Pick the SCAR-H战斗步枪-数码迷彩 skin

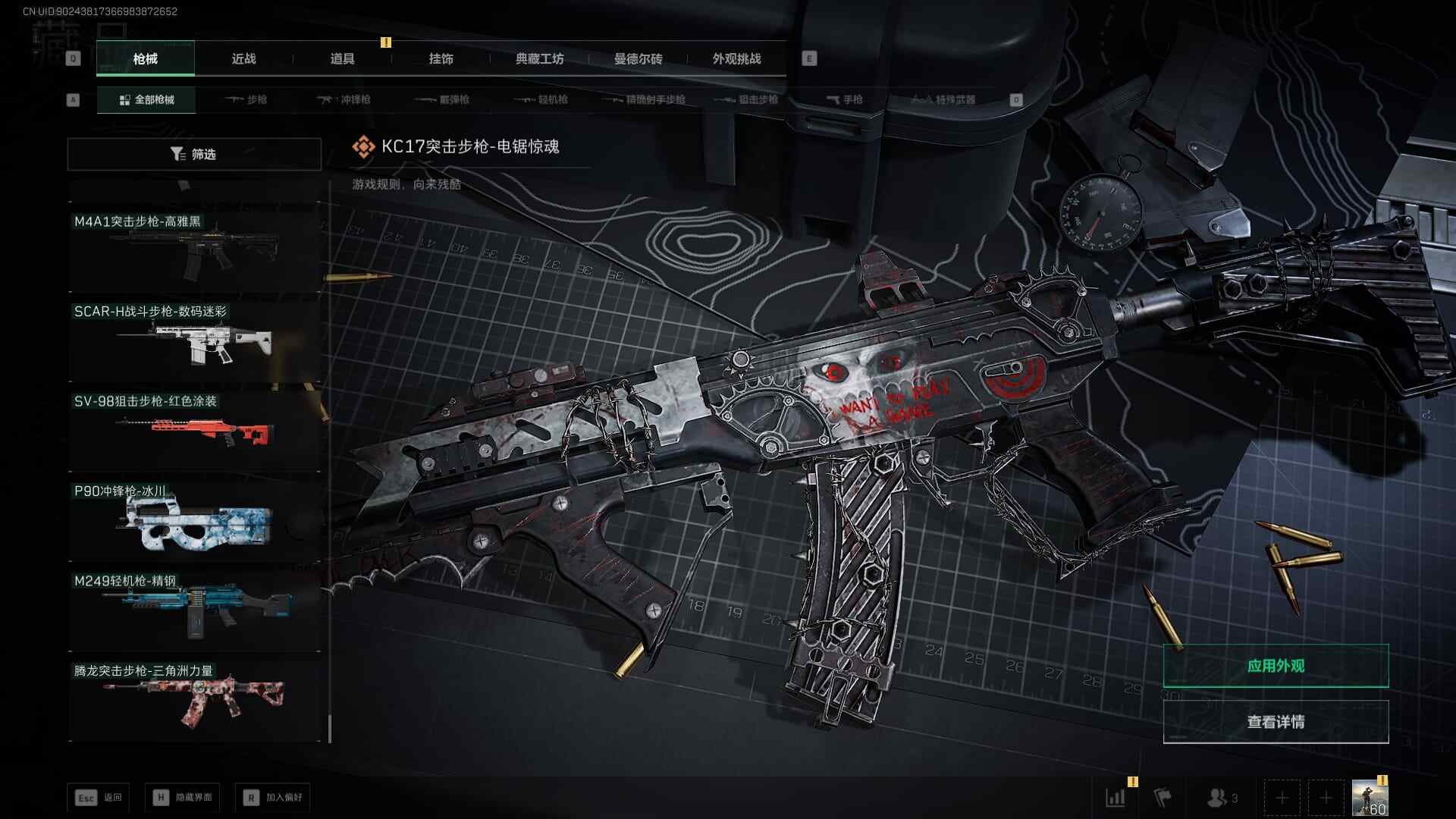[194, 338]
